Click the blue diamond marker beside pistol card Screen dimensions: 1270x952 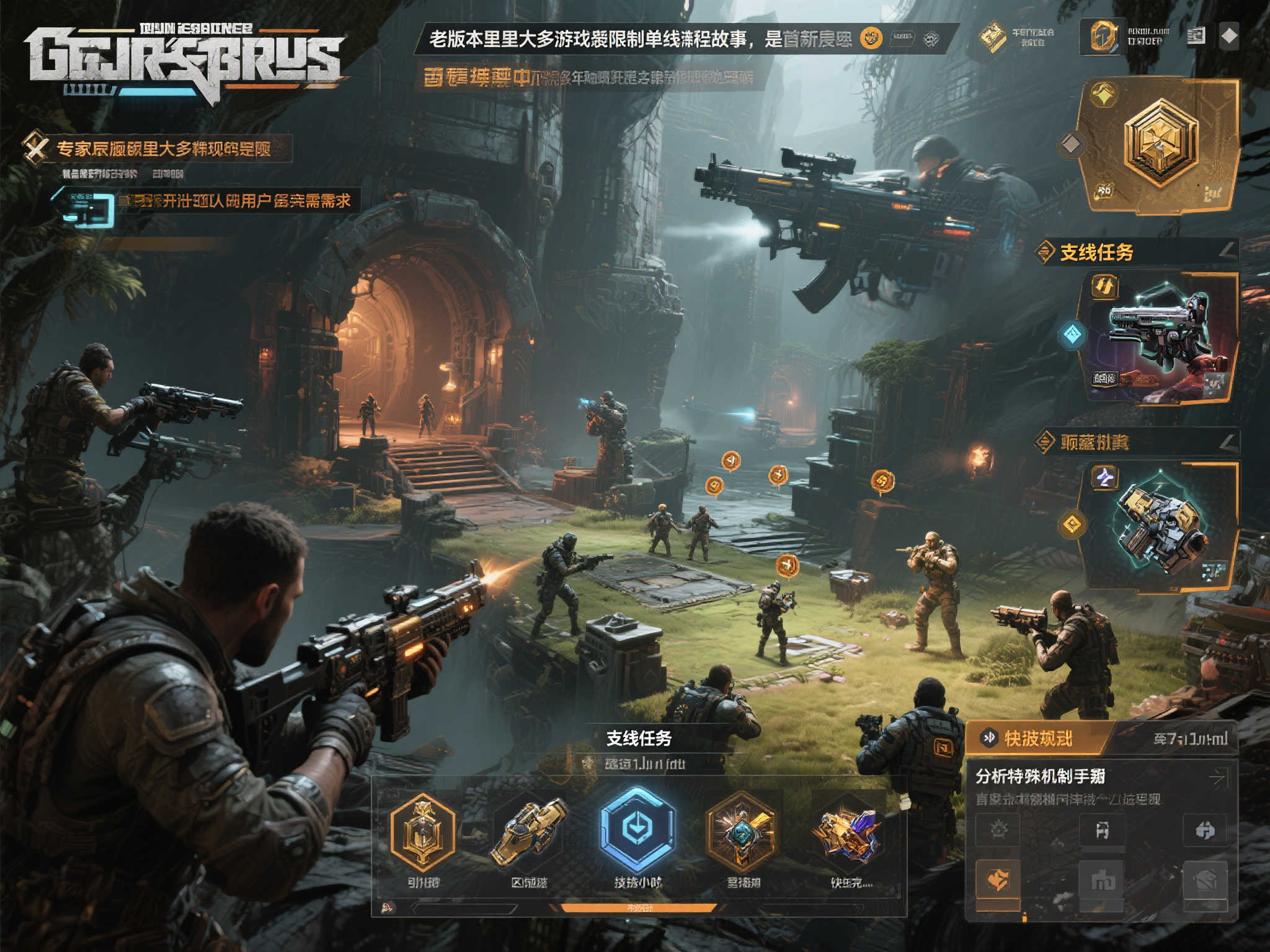coord(1072,335)
